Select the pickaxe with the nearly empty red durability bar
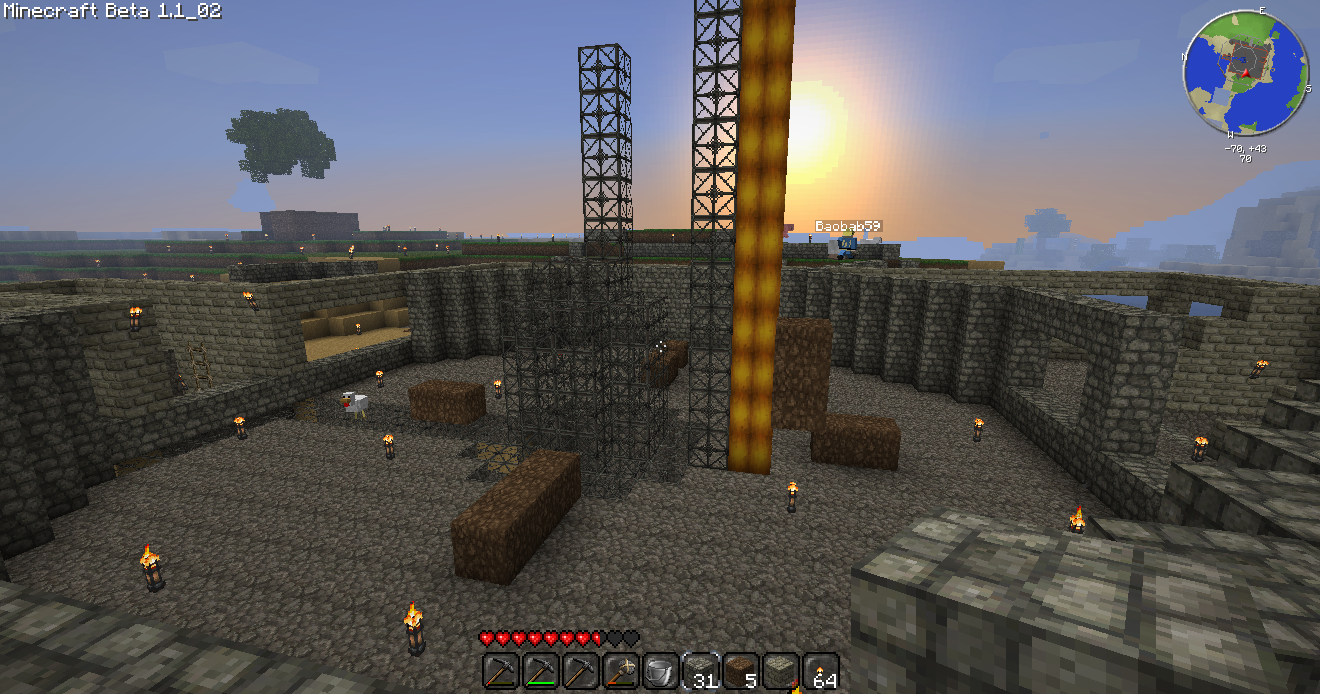Viewport: 1320px width, 694px height. click(x=500, y=671)
